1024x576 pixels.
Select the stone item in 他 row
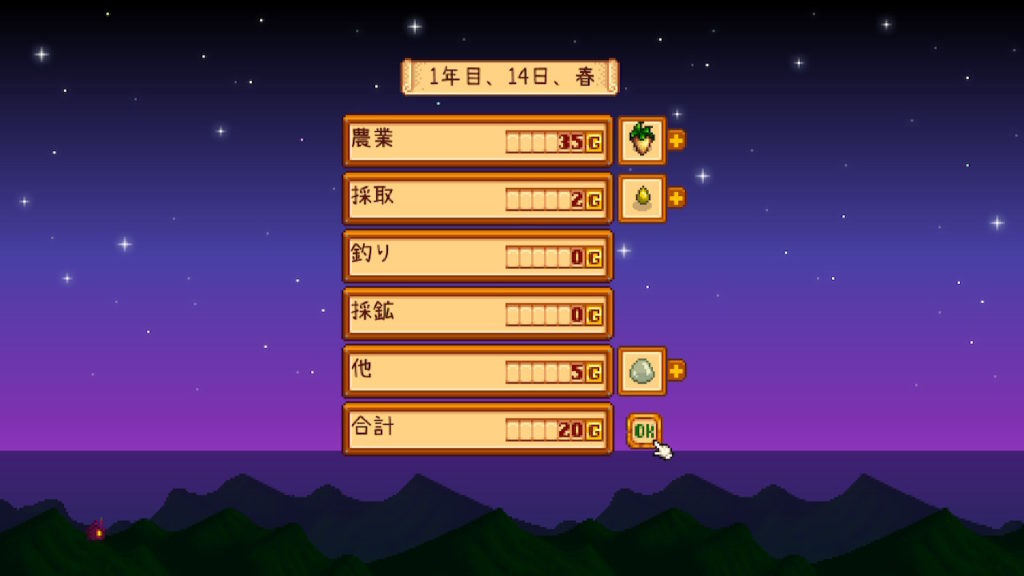point(641,371)
